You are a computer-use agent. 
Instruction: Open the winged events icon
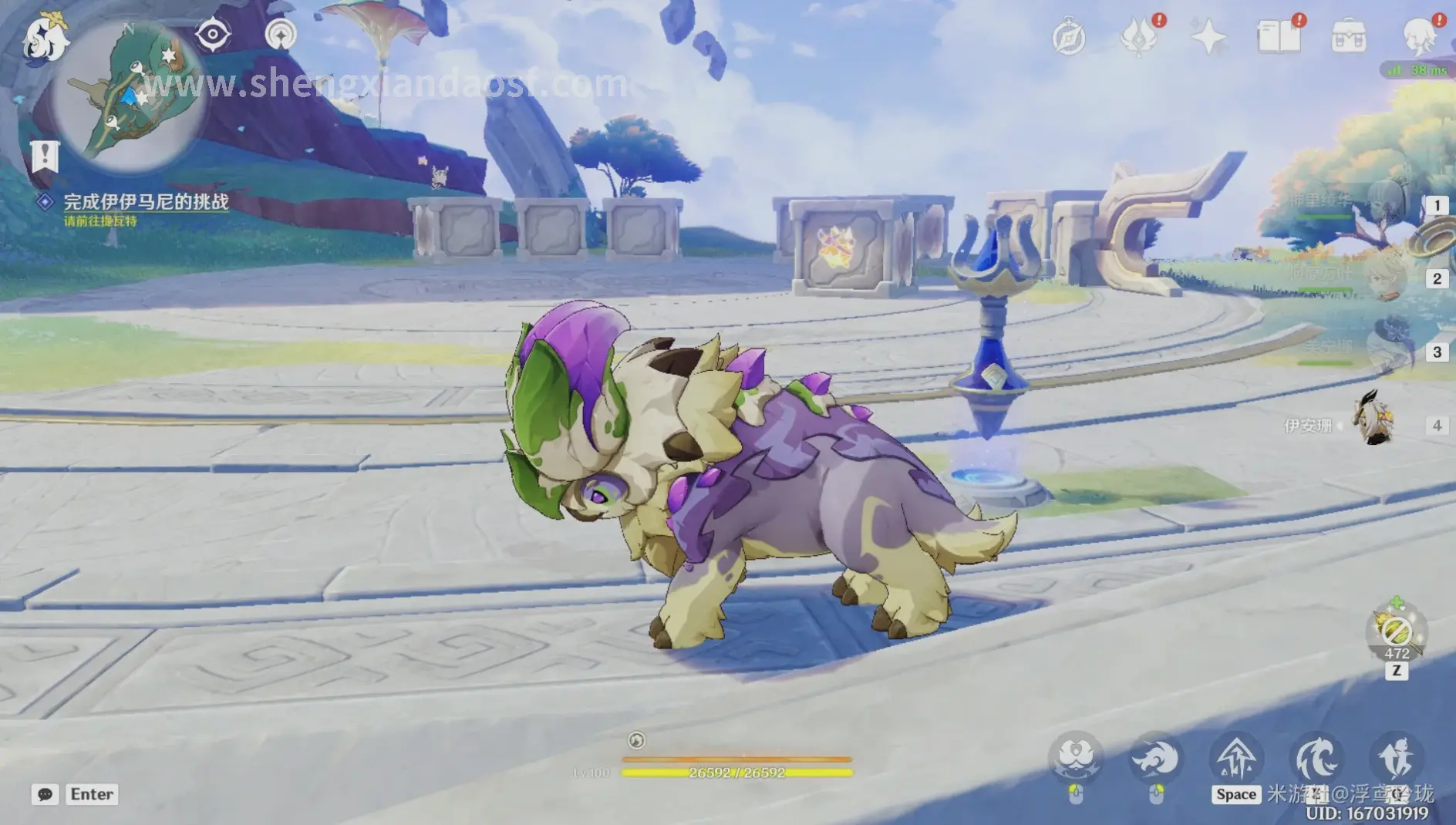[1139, 37]
